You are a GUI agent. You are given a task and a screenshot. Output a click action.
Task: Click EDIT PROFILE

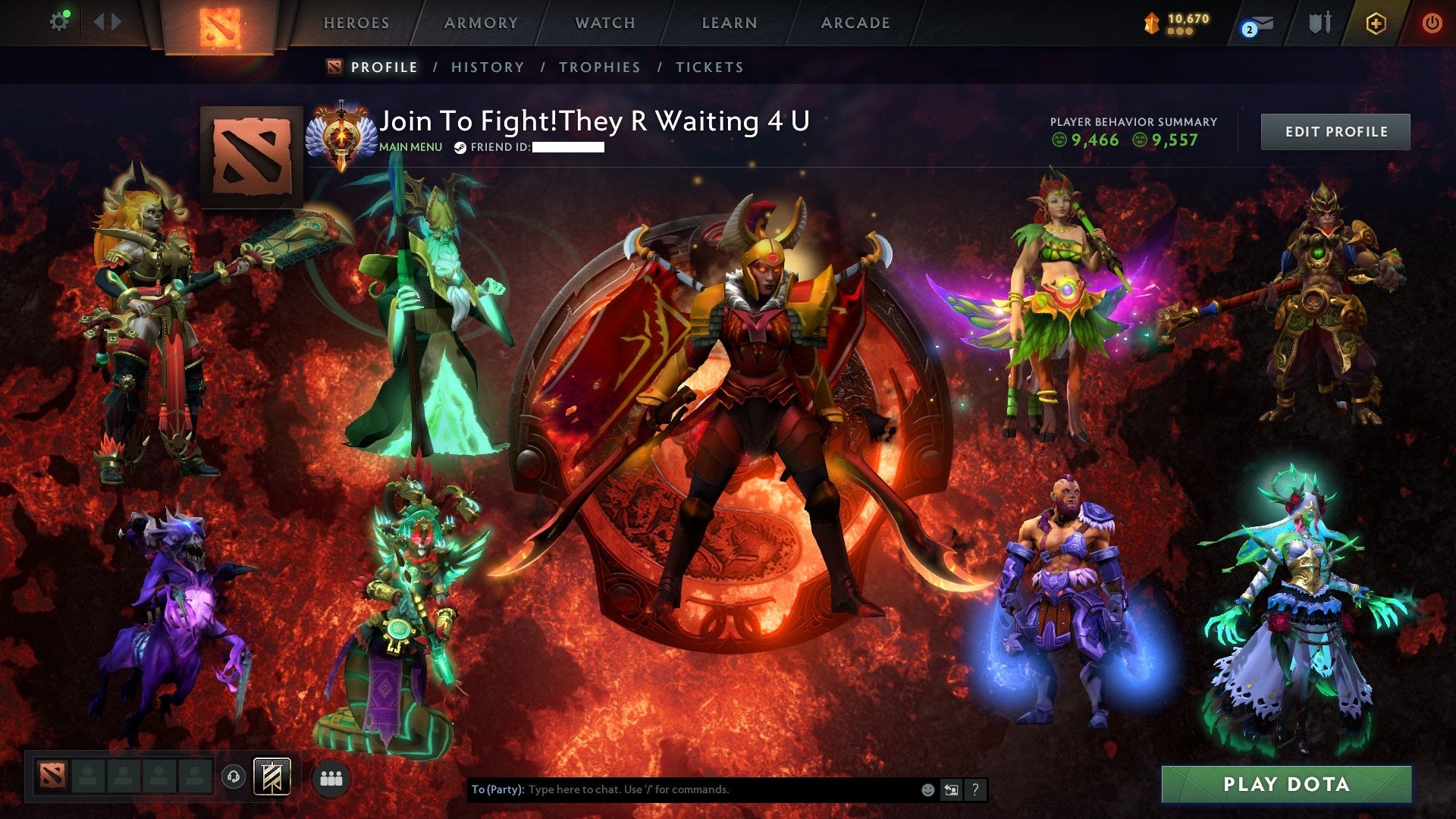[1335, 130]
